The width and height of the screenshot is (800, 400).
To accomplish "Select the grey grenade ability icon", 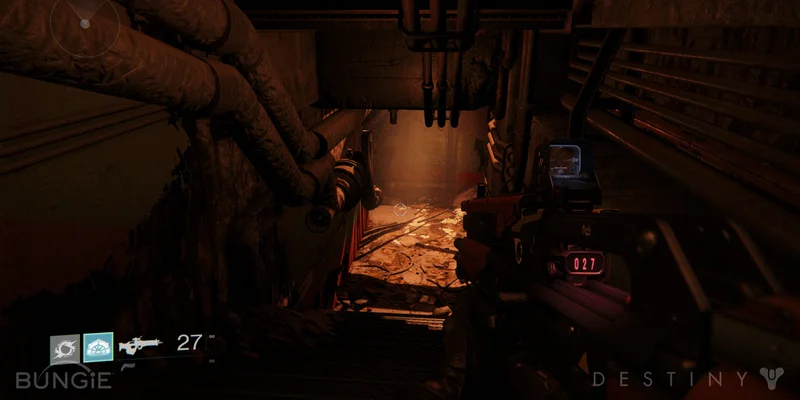I will [65, 348].
